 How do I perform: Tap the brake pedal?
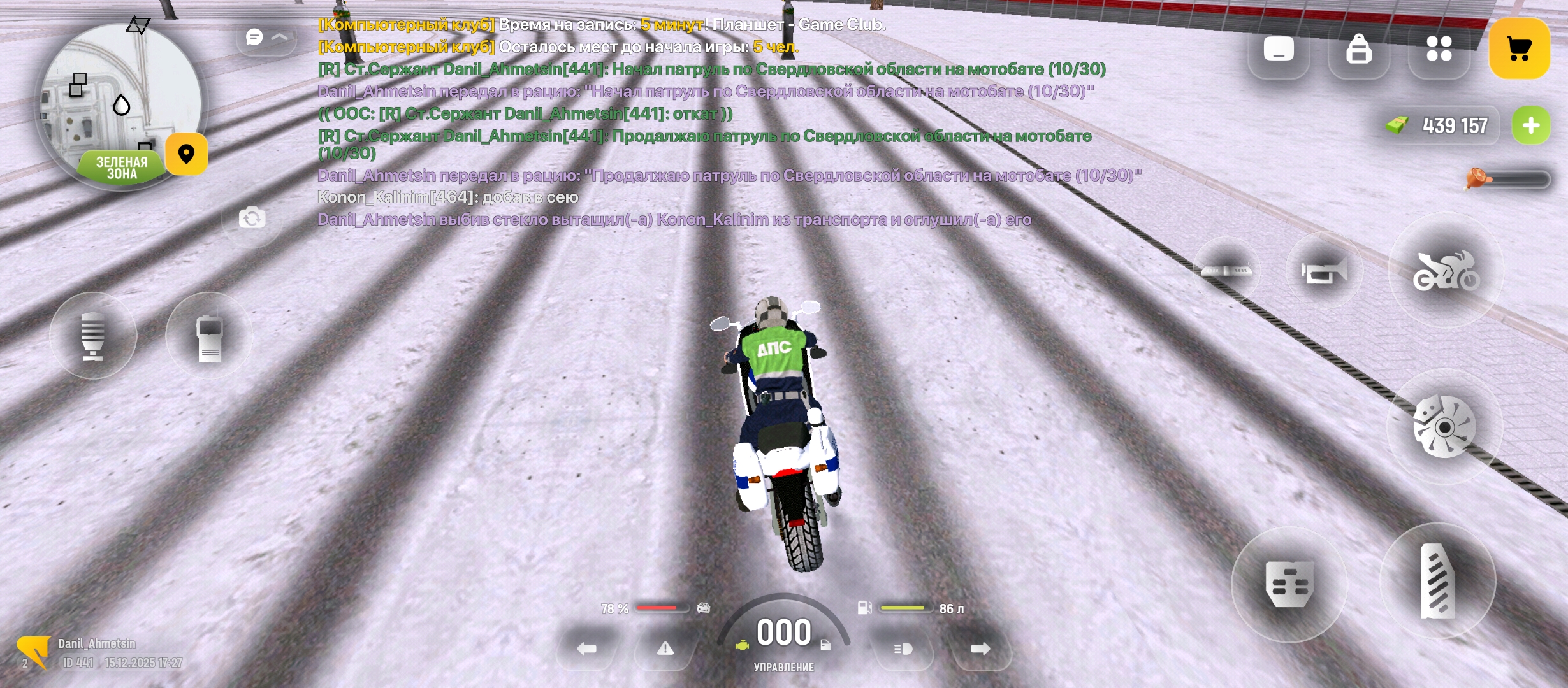tap(1289, 584)
